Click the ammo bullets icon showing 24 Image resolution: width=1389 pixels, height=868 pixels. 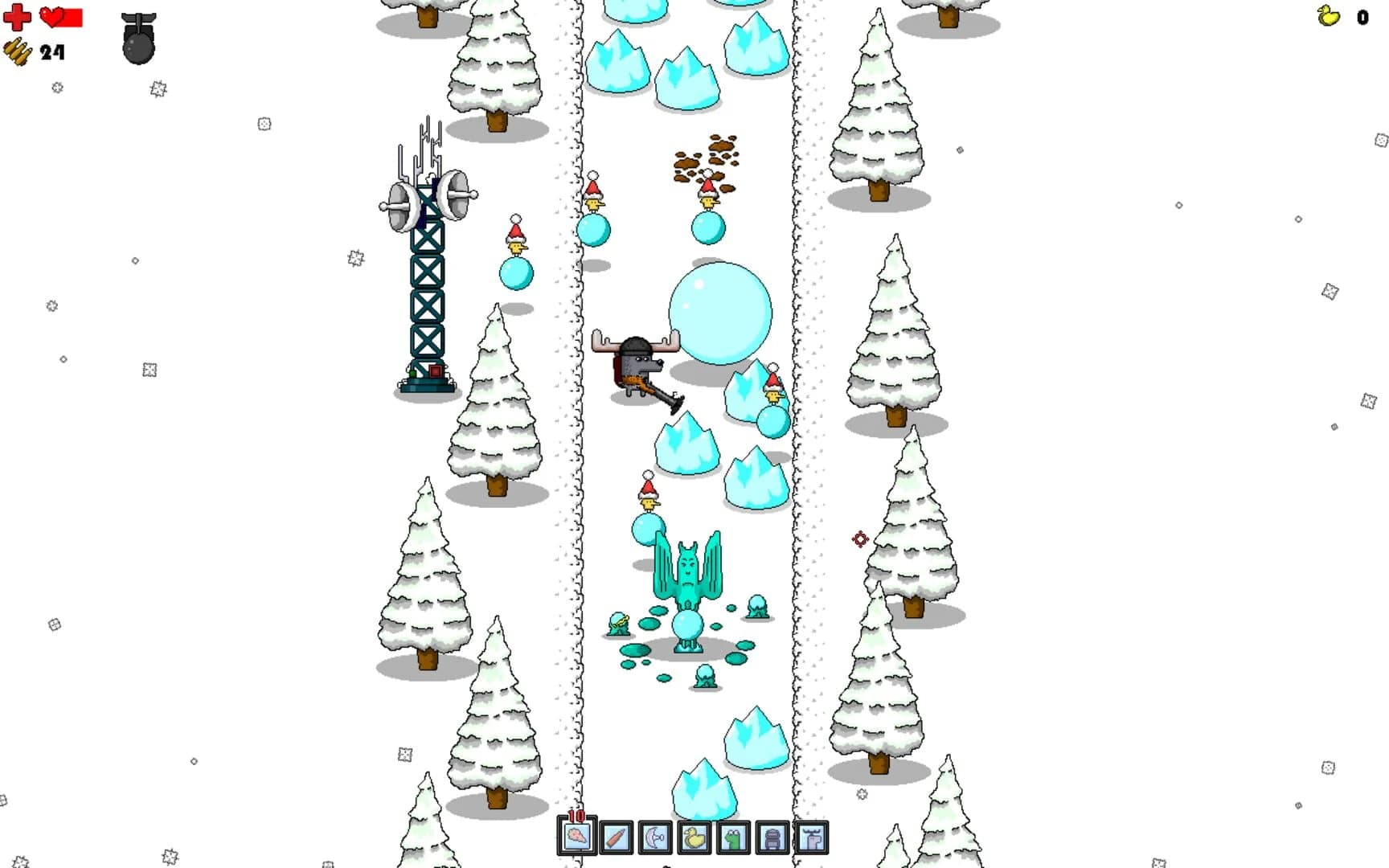pos(18,53)
